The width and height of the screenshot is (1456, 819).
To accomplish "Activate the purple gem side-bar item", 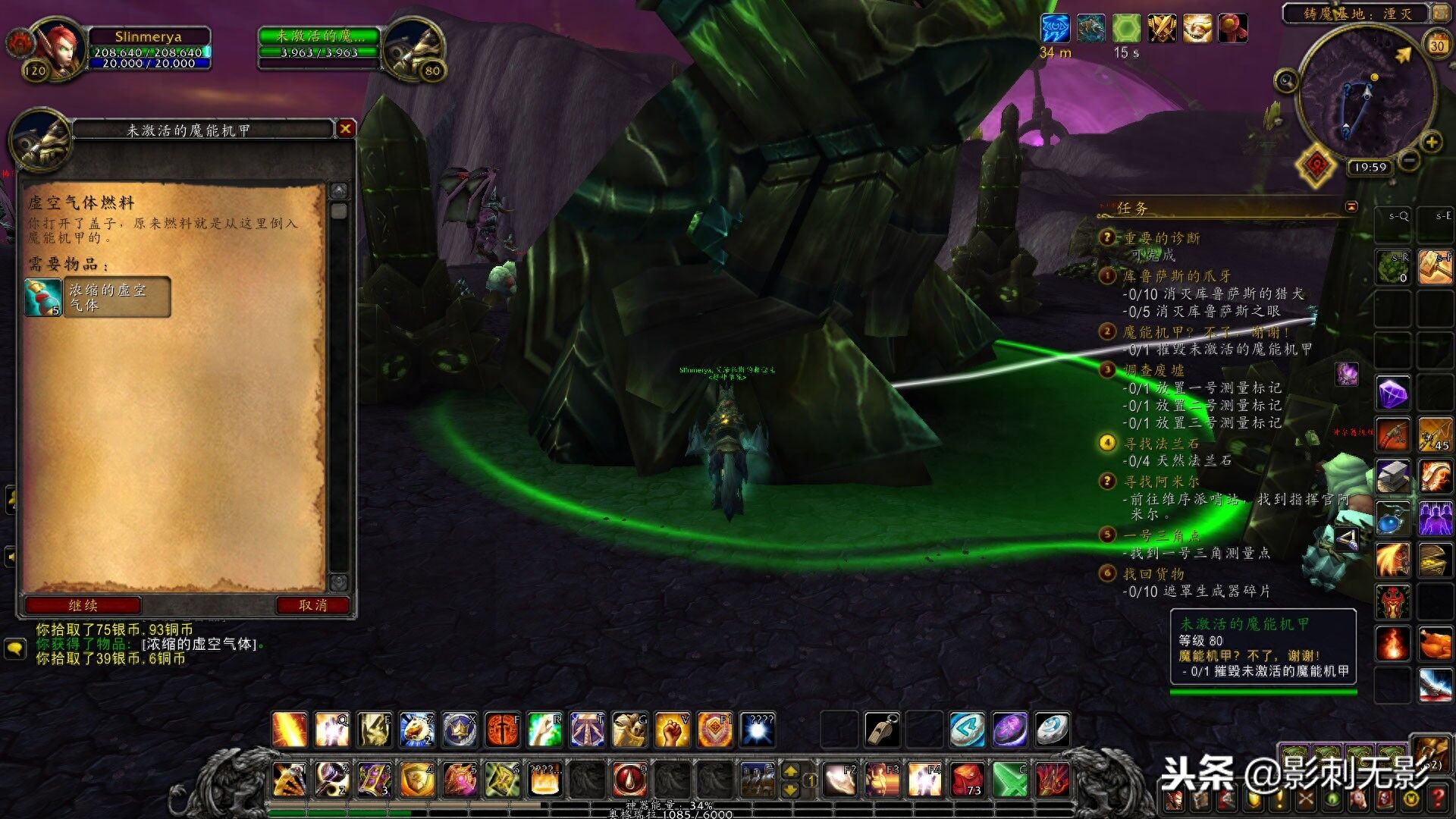I will (x=1393, y=394).
